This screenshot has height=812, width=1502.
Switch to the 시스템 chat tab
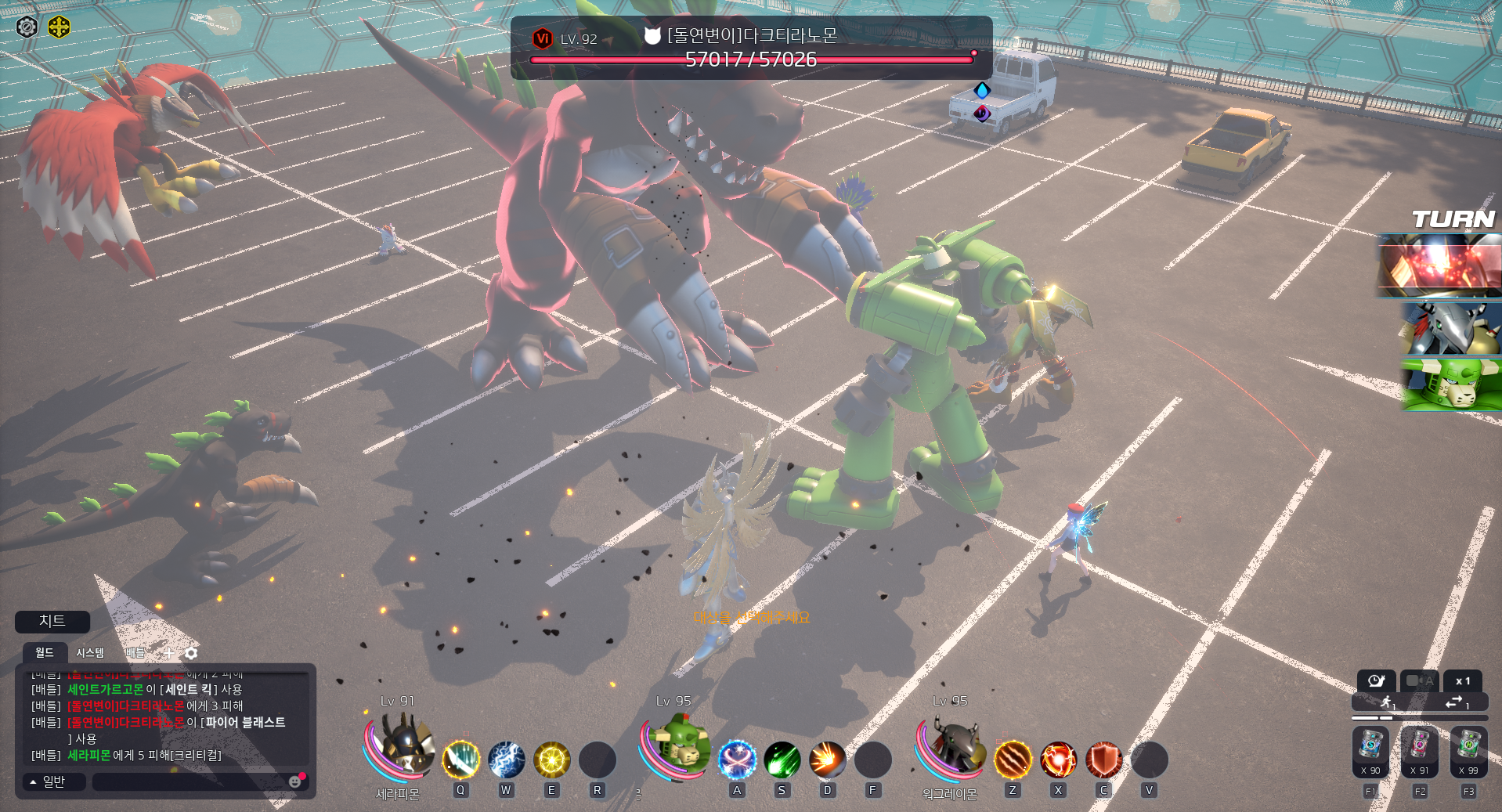(90, 652)
